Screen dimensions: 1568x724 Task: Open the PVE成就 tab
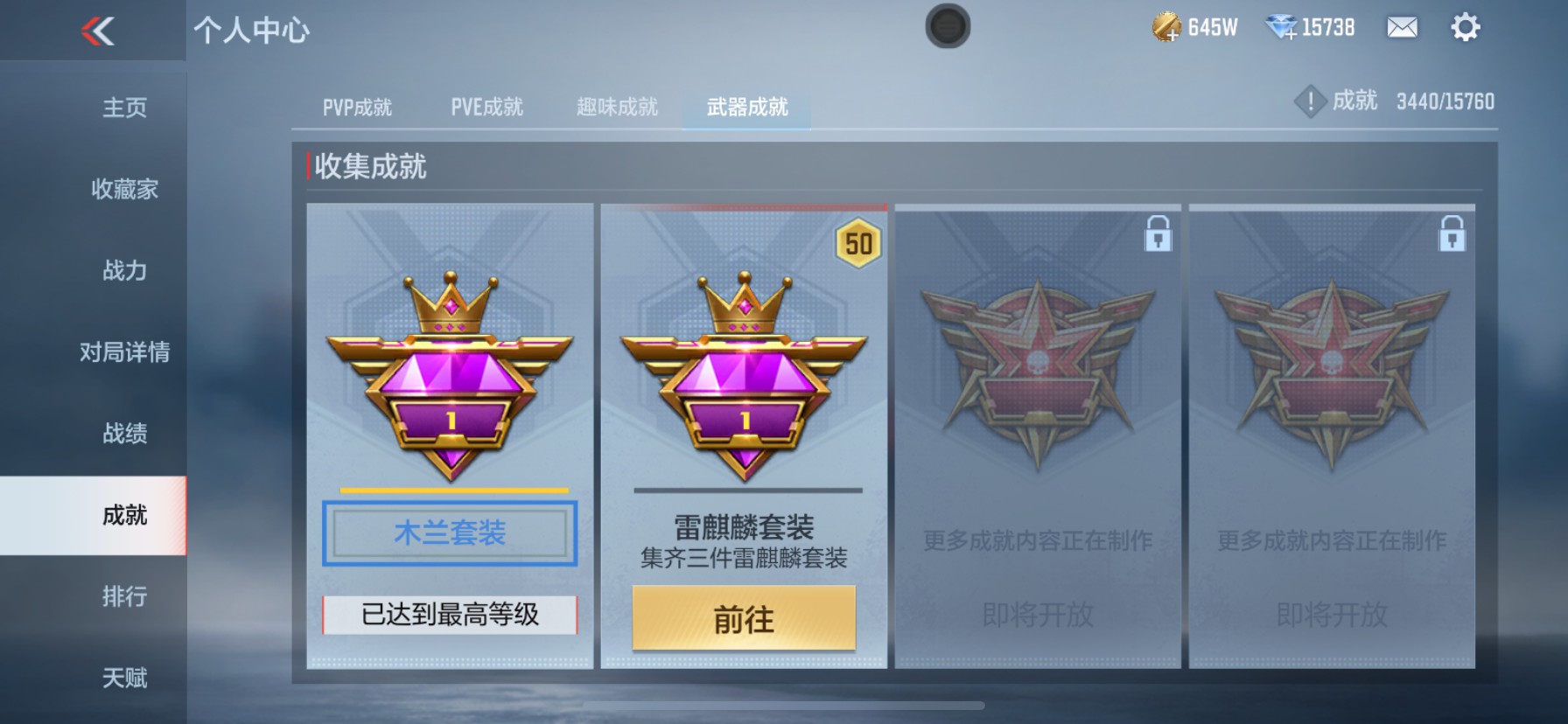(x=487, y=107)
